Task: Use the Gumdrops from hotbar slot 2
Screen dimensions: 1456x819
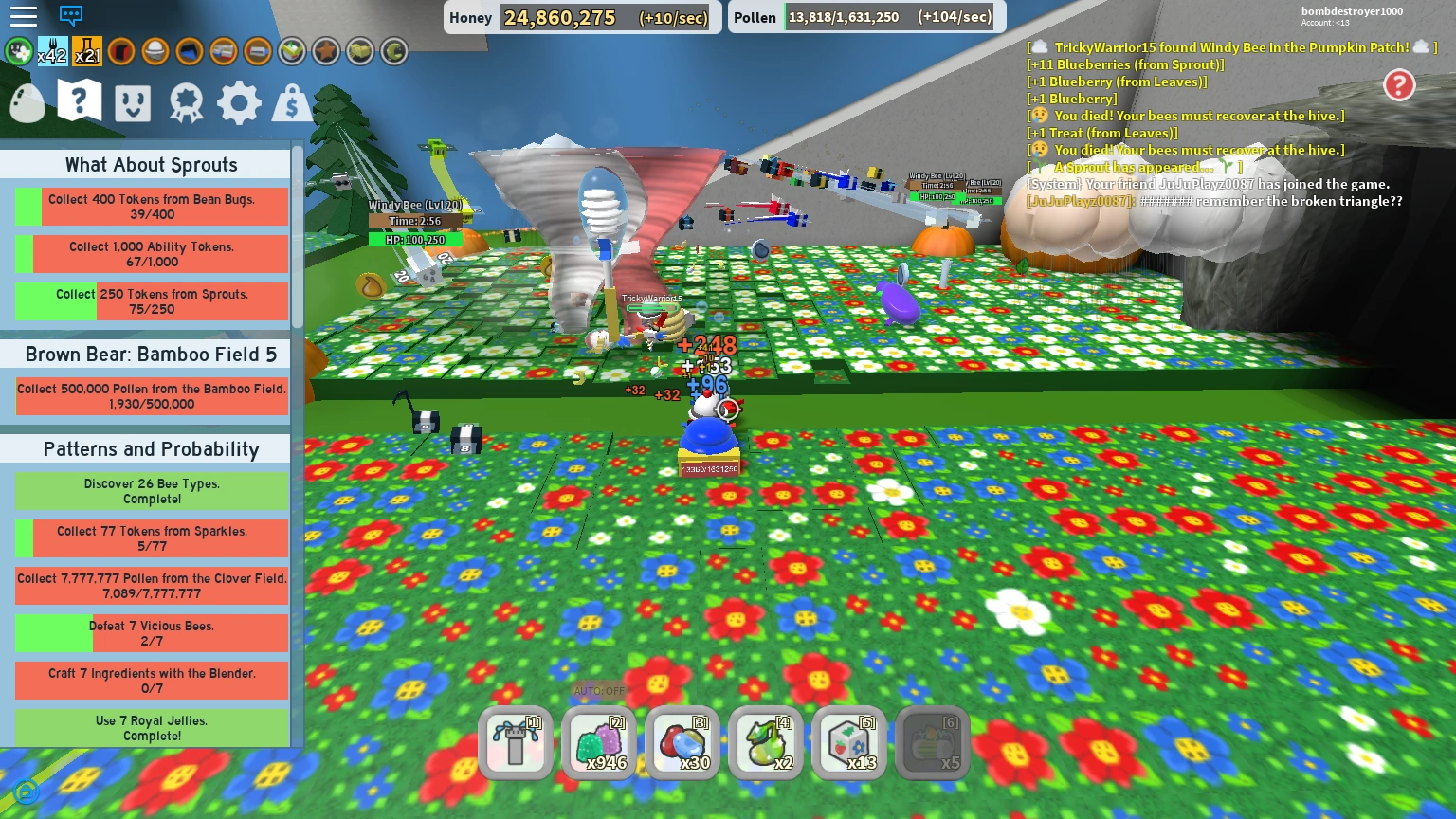Action: (x=599, y=743)
